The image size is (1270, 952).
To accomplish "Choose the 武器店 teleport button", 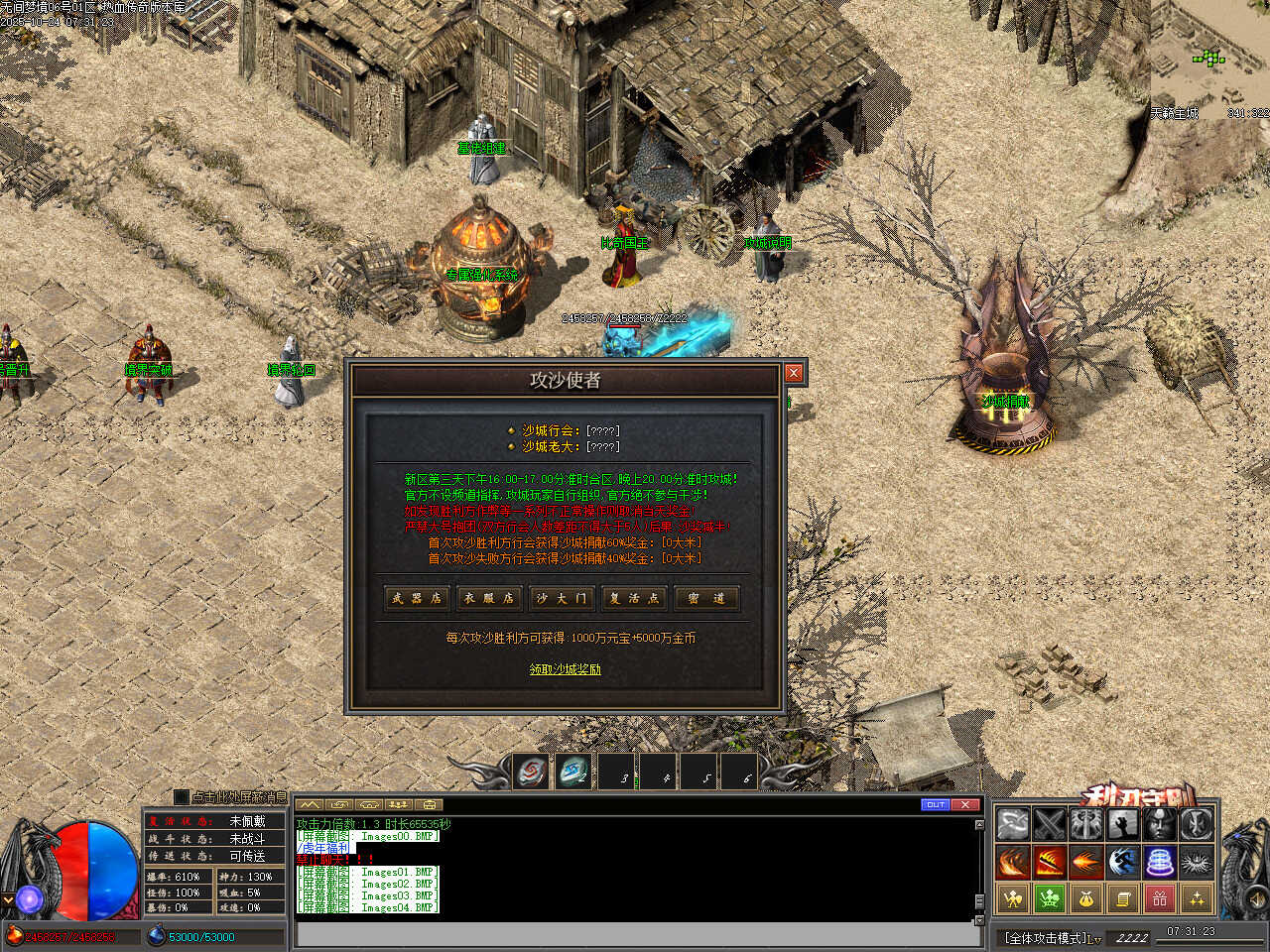I will point(416,598).
